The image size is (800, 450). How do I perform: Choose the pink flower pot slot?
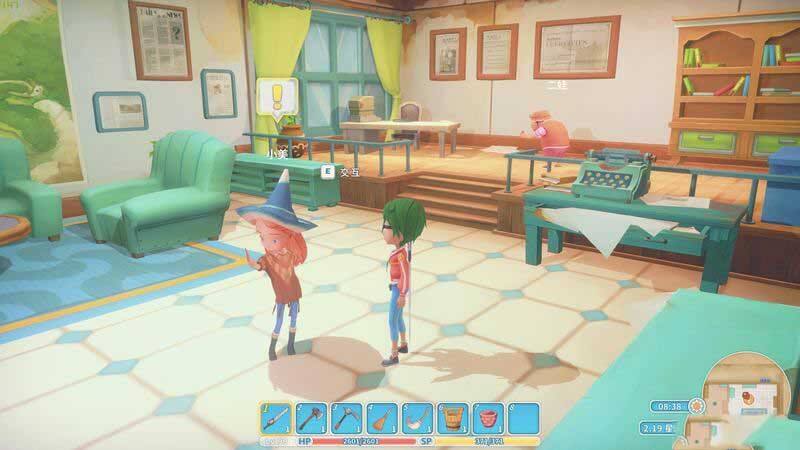point(487,418)
